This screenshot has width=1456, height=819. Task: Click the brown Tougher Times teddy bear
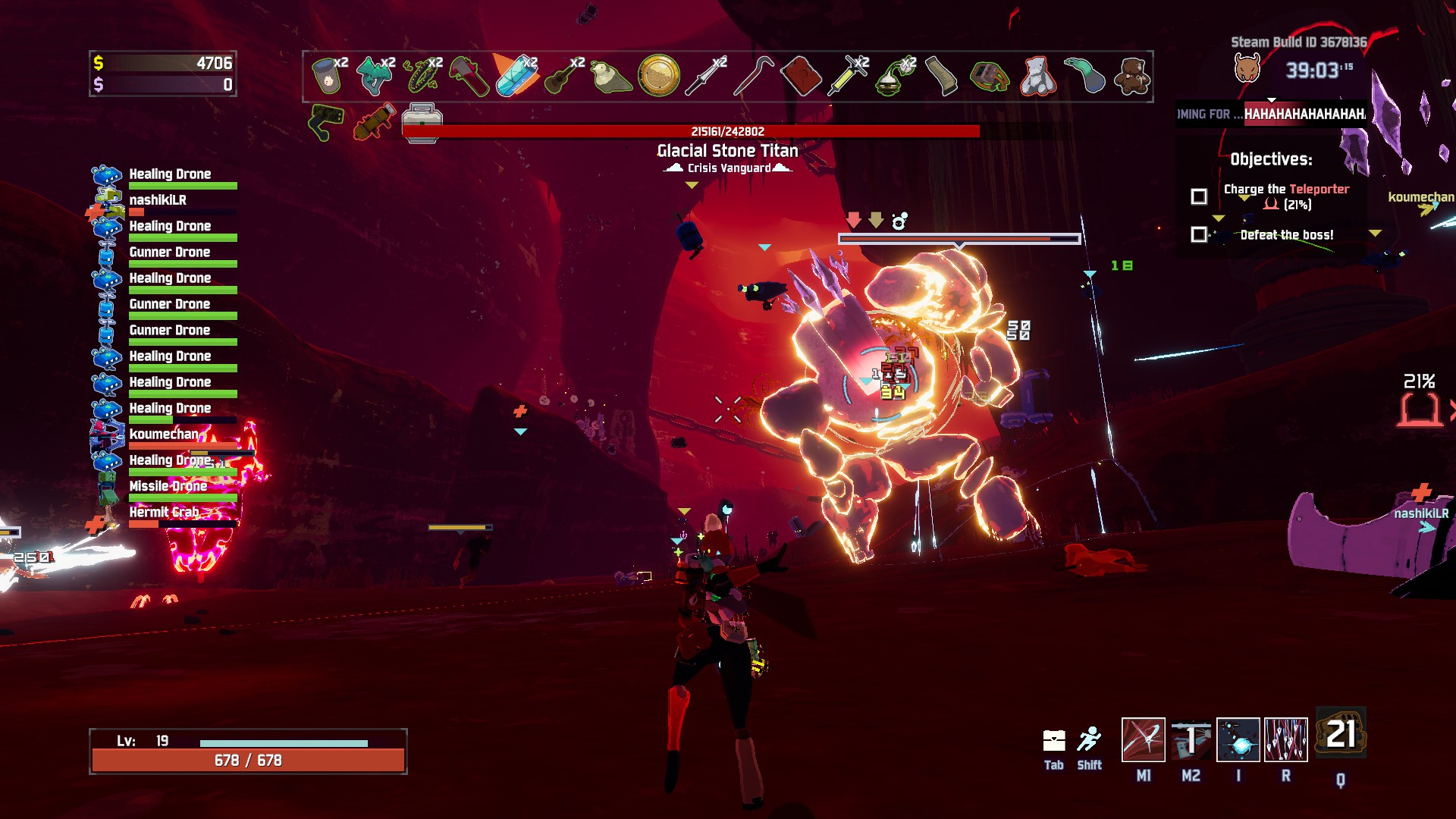[x=1132, y=76]
